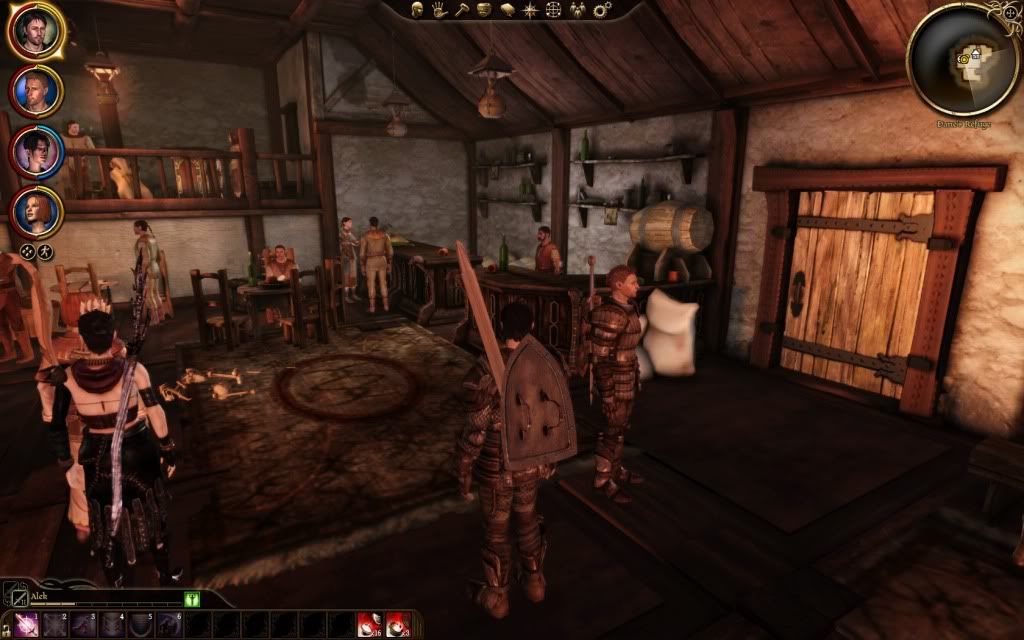Select the first party portrait (dark-haired man)
Screen dimensions: 1024x640
pos(36,31)
